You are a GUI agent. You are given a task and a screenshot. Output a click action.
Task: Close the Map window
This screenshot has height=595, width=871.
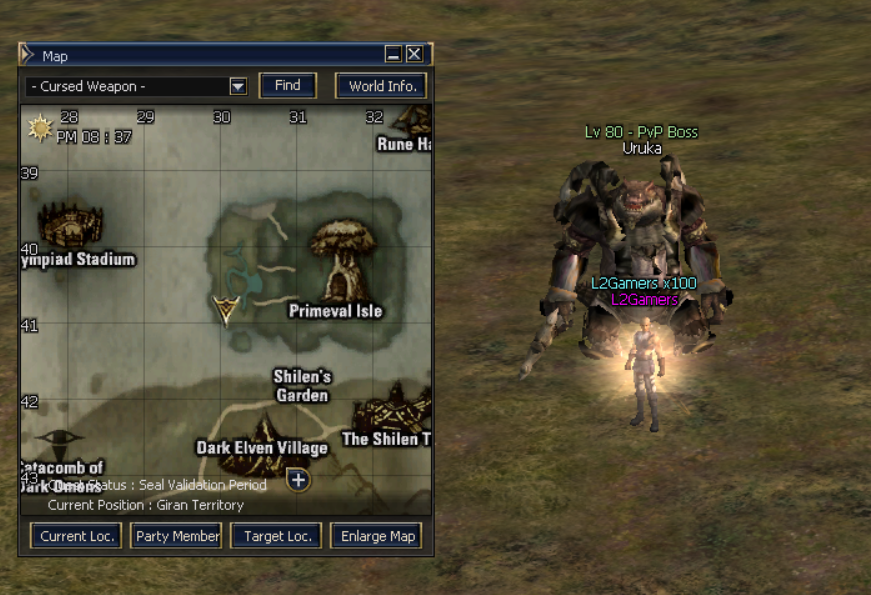pos(414,55)
